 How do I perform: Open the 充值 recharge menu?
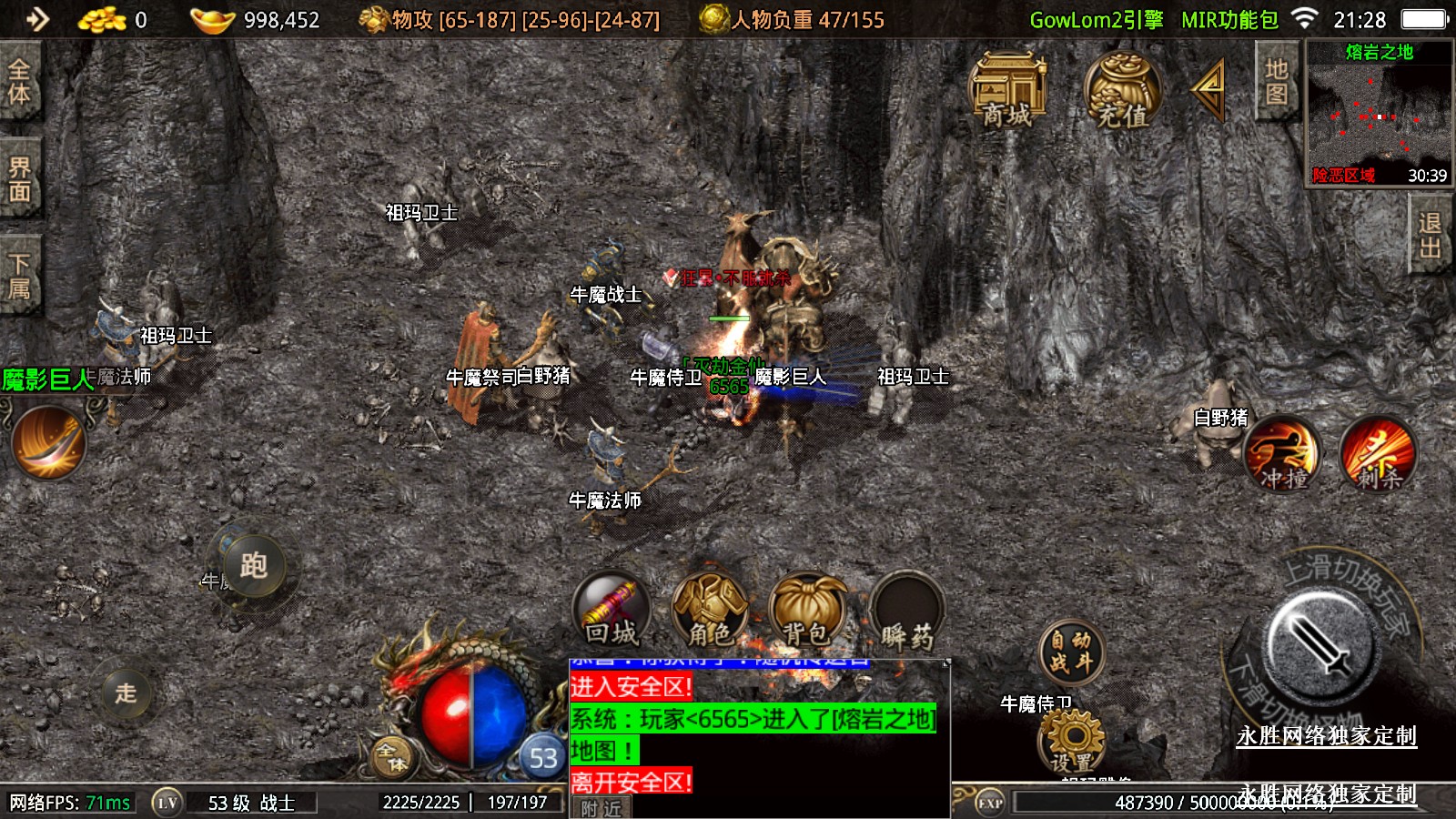tap(1122, 89)
